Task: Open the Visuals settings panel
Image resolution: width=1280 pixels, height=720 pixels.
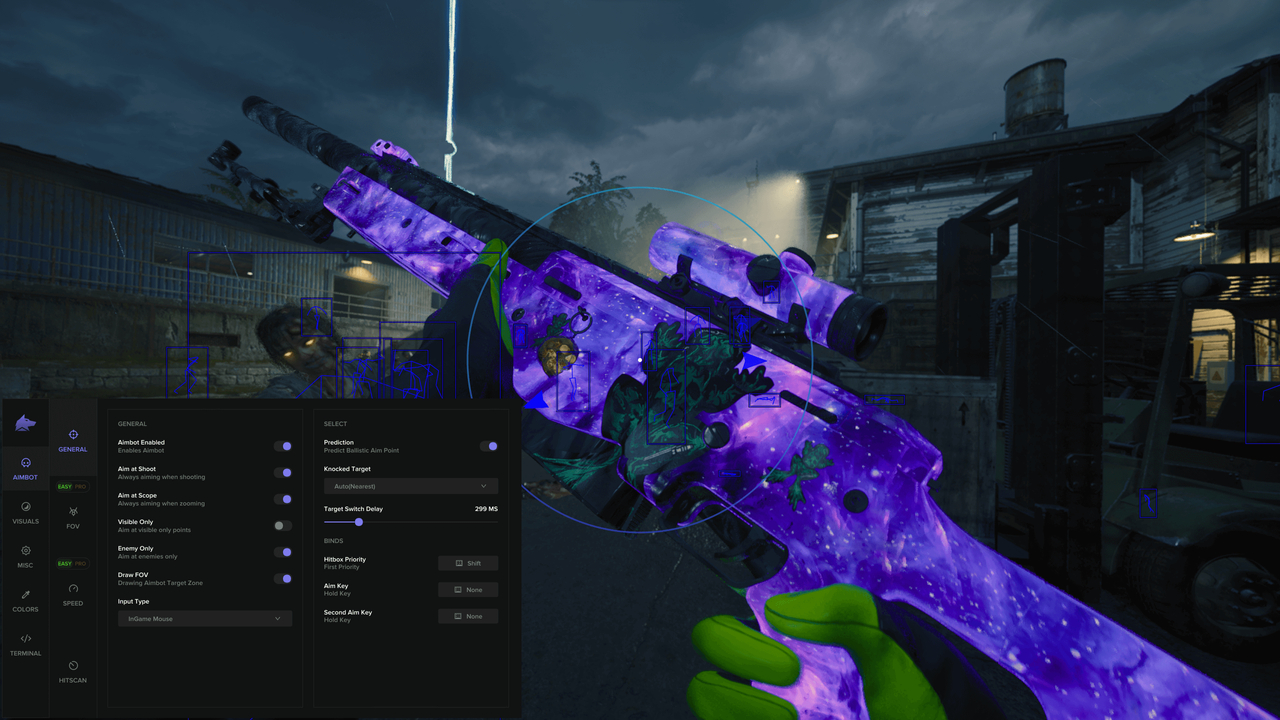Action: click(x=25, y=514)
